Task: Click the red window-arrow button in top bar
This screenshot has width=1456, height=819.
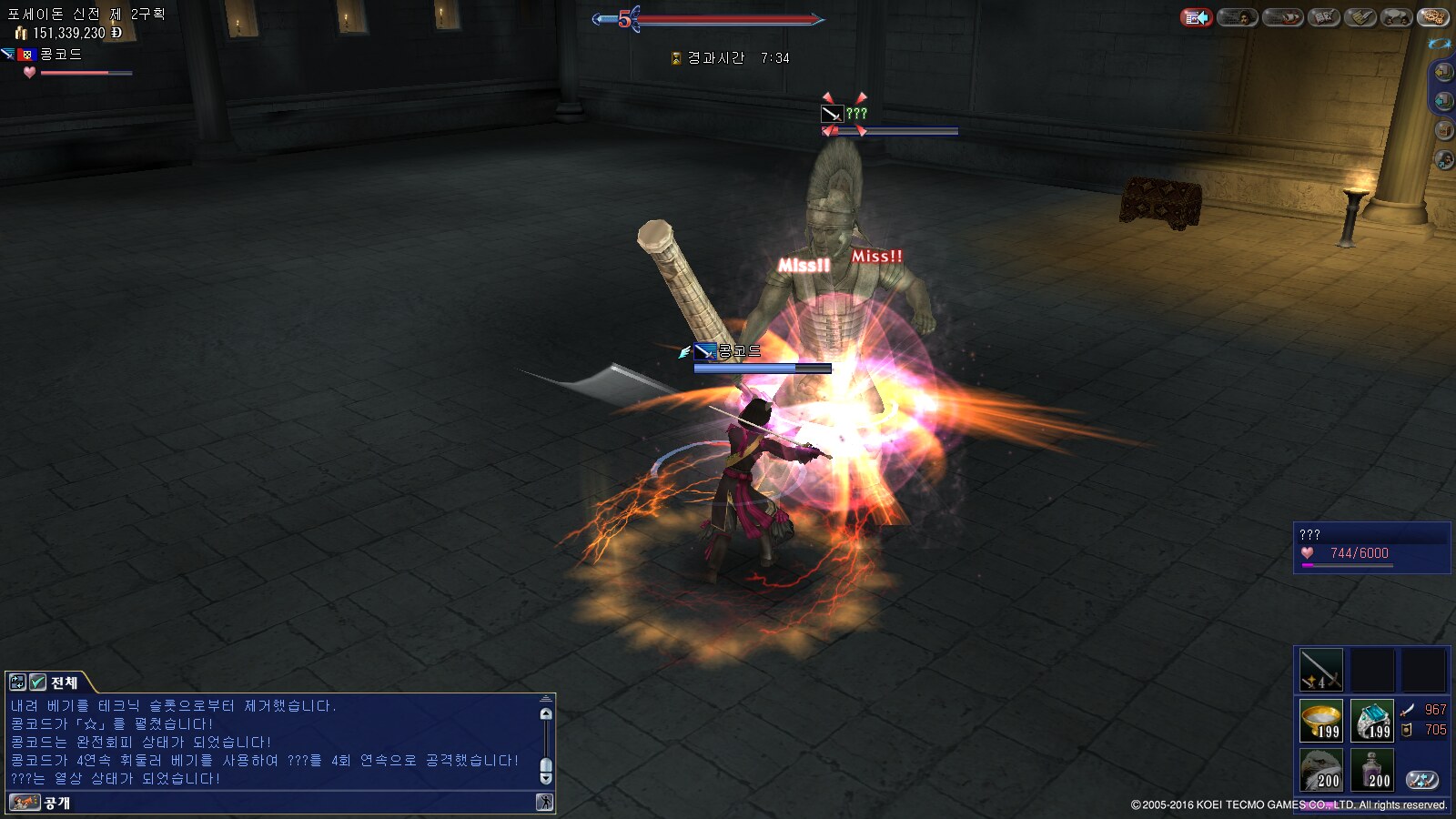Action: [x=1197, y=17]
